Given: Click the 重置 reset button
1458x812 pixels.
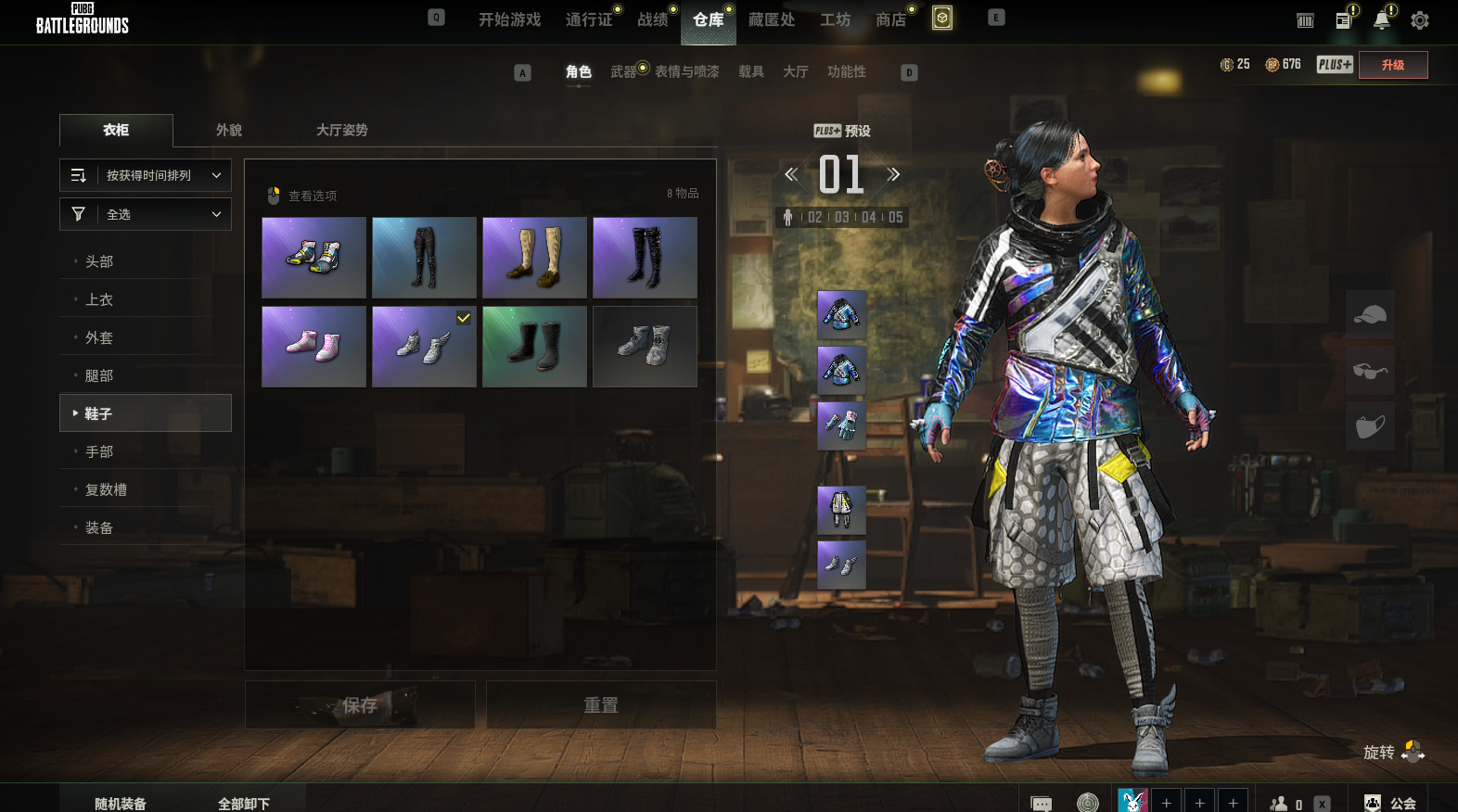Looking at the screenshot, I should tap(601, 705).
